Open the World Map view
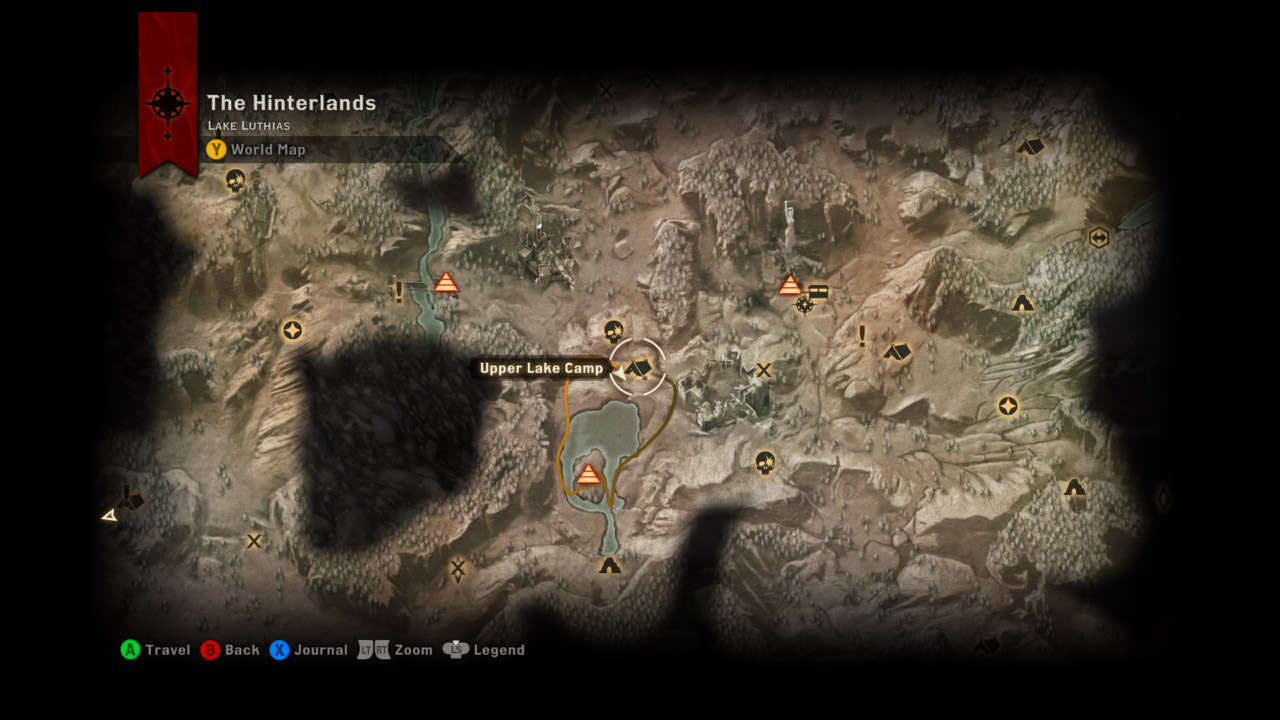 (x=256, y=150)
